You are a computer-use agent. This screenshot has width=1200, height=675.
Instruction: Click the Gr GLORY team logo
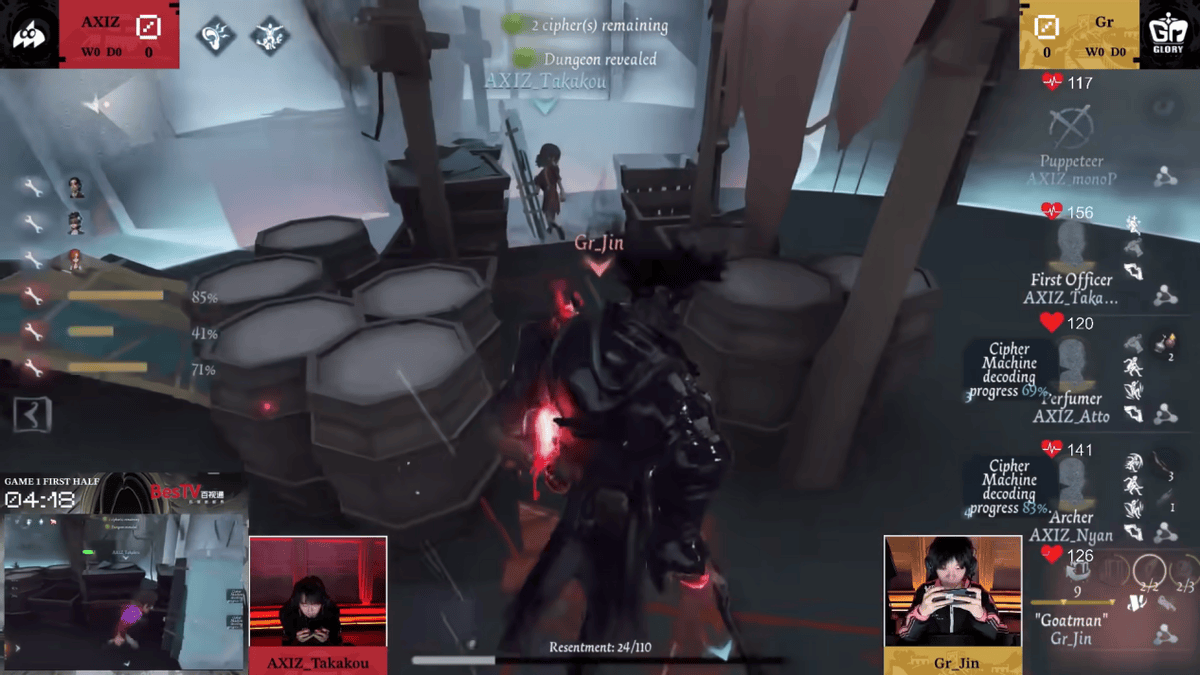(x=1169, y=34)
